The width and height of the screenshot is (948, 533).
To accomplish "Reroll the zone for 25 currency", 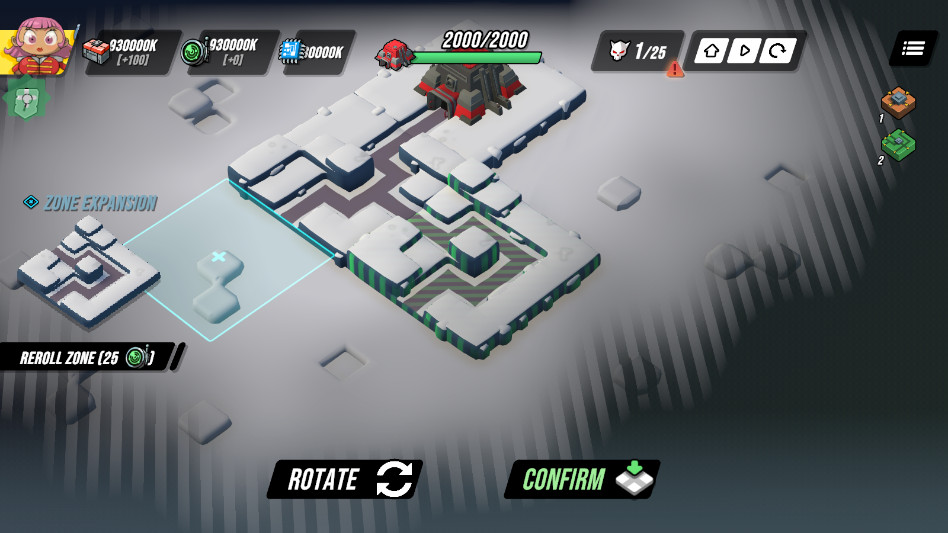I will coord(90,357).
